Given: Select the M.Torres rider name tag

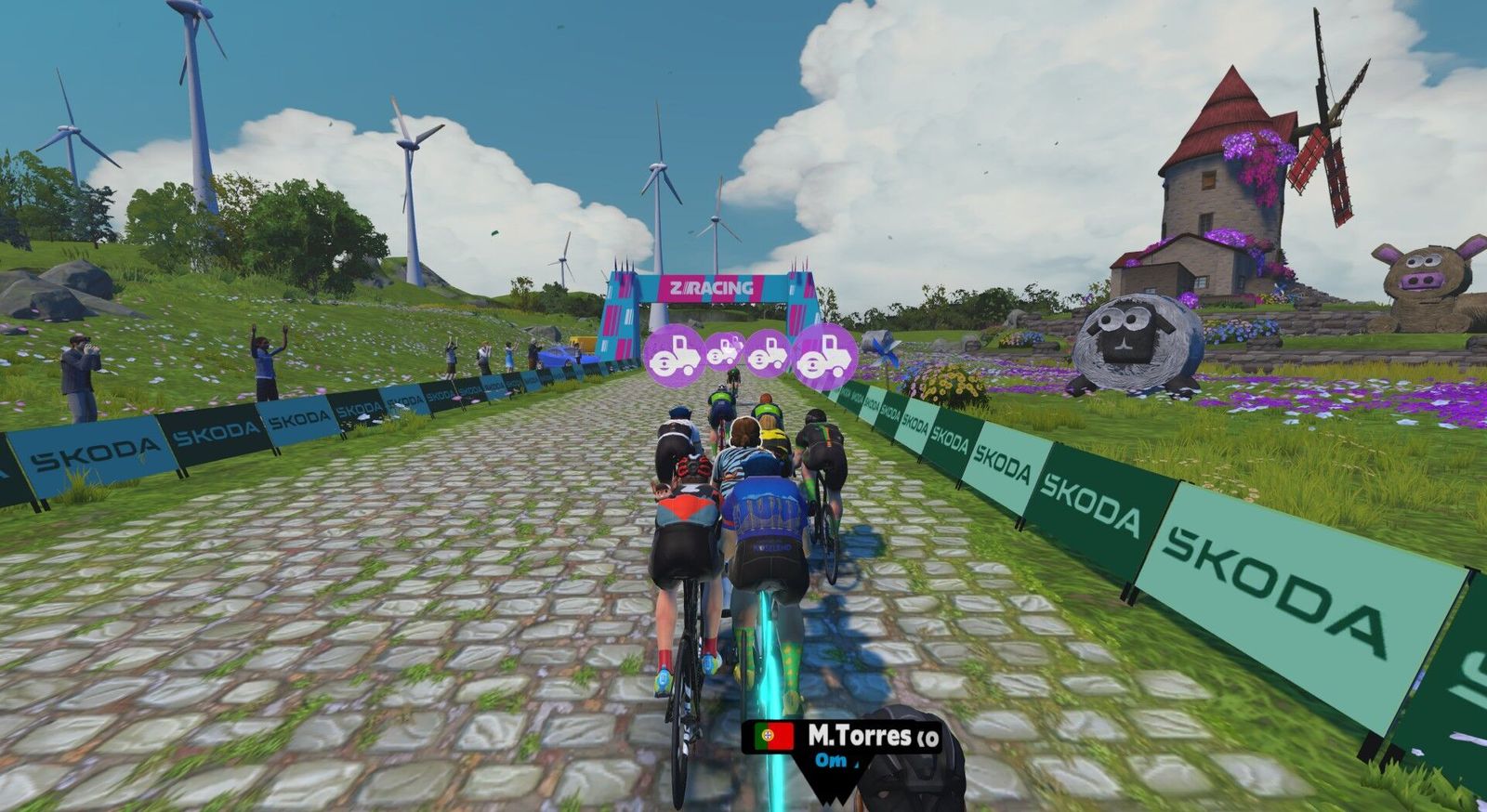Looking at the screenshot, I should (x=844, y=738).
